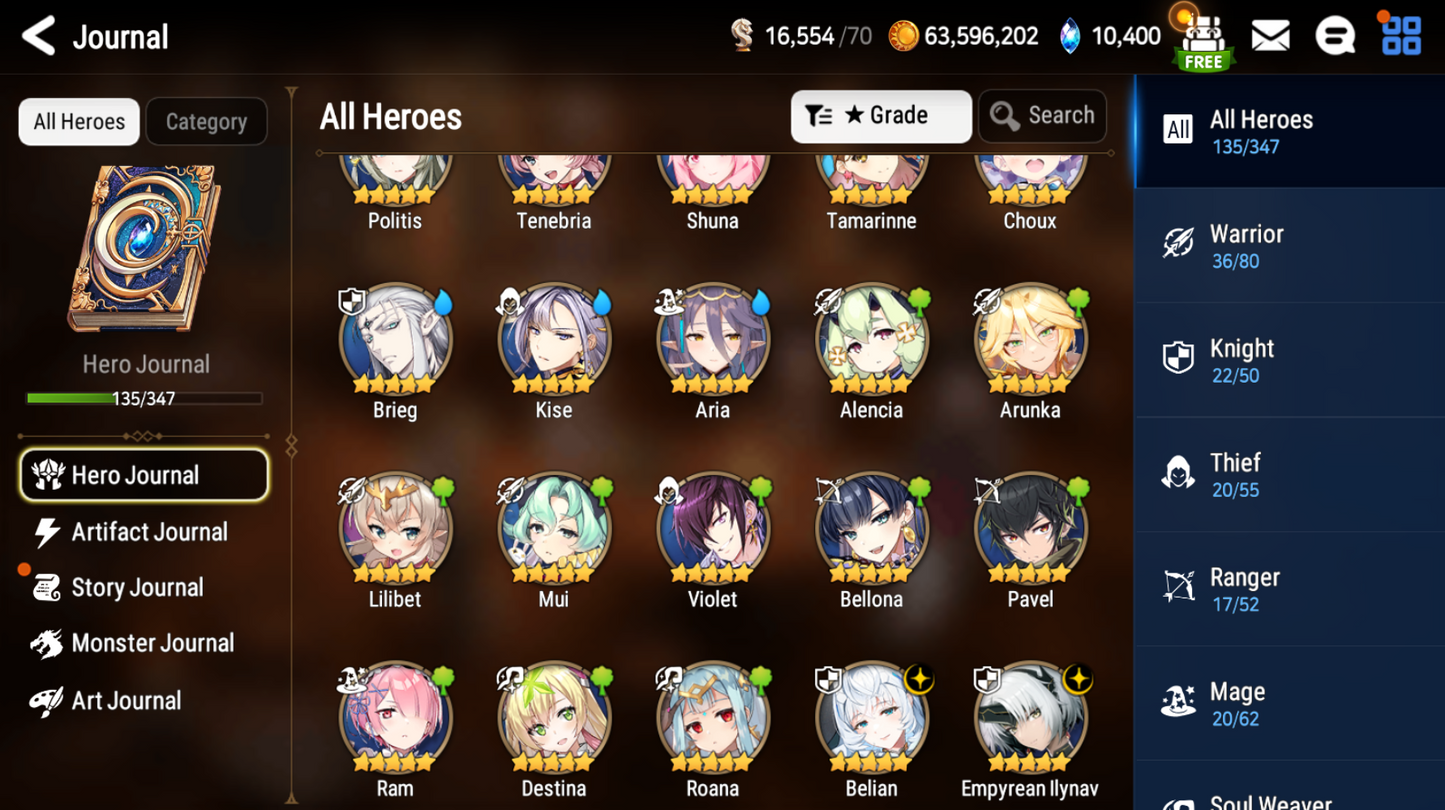The height and width of the screenshot is (810, 1445).
Task: Switch to the Category tab
Action: tap(206, 122)
